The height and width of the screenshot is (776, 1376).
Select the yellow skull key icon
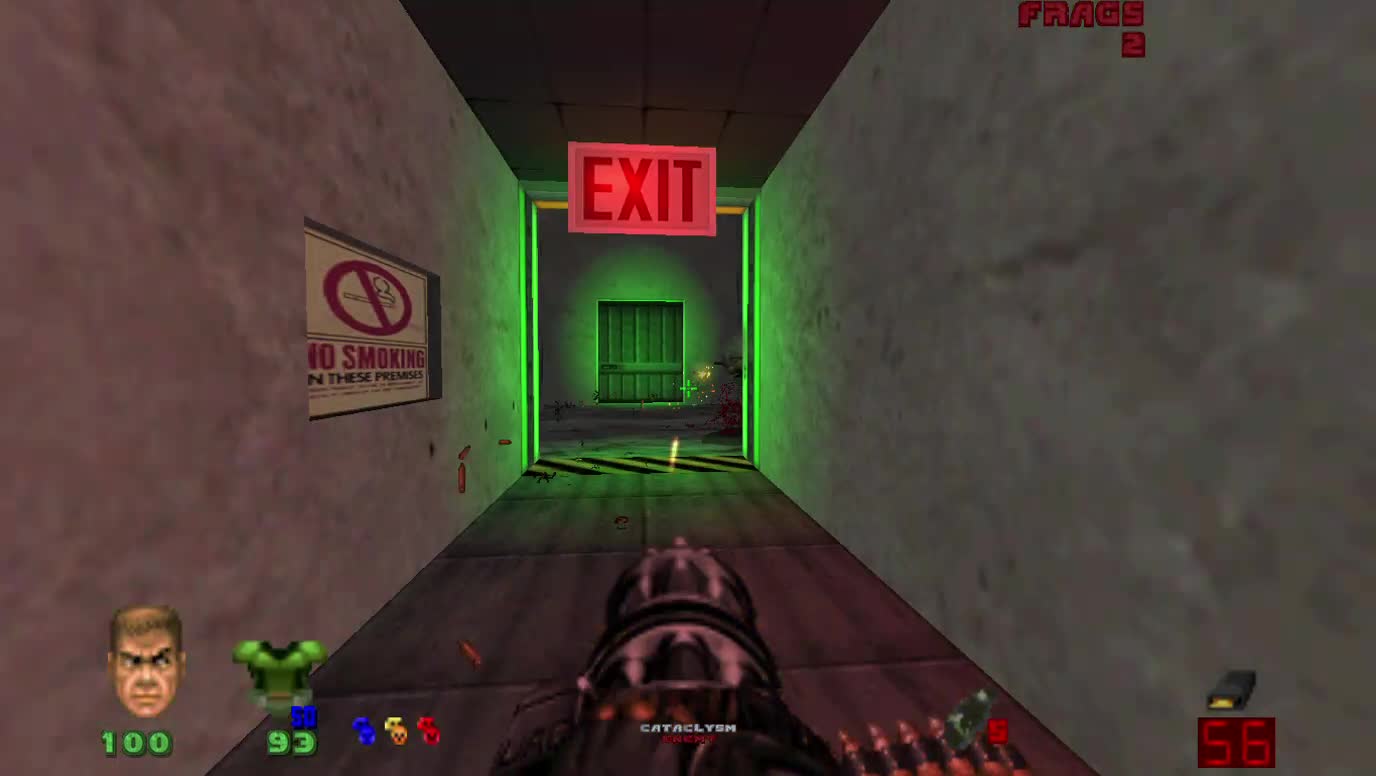pyautogui.click(x=394, y=730)
